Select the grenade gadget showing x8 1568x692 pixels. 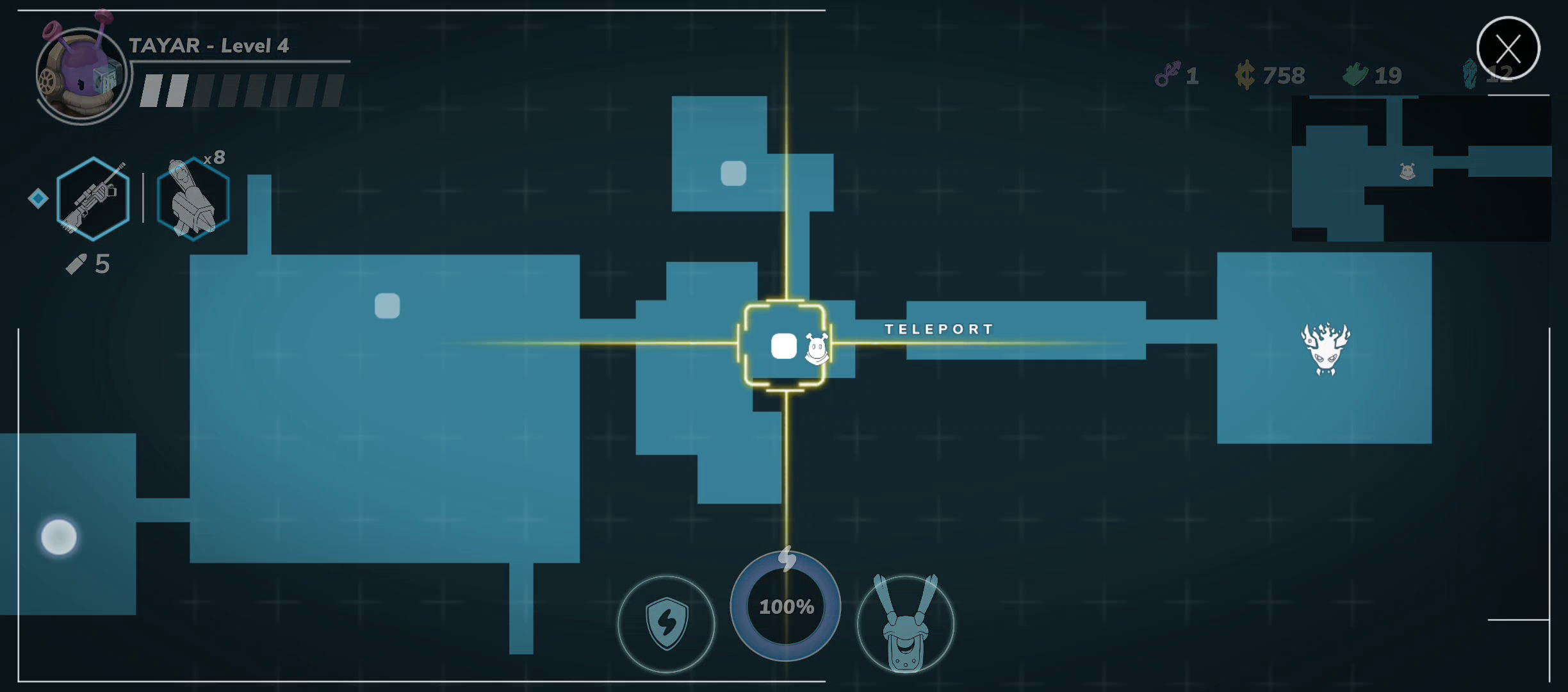click(191, 199)
